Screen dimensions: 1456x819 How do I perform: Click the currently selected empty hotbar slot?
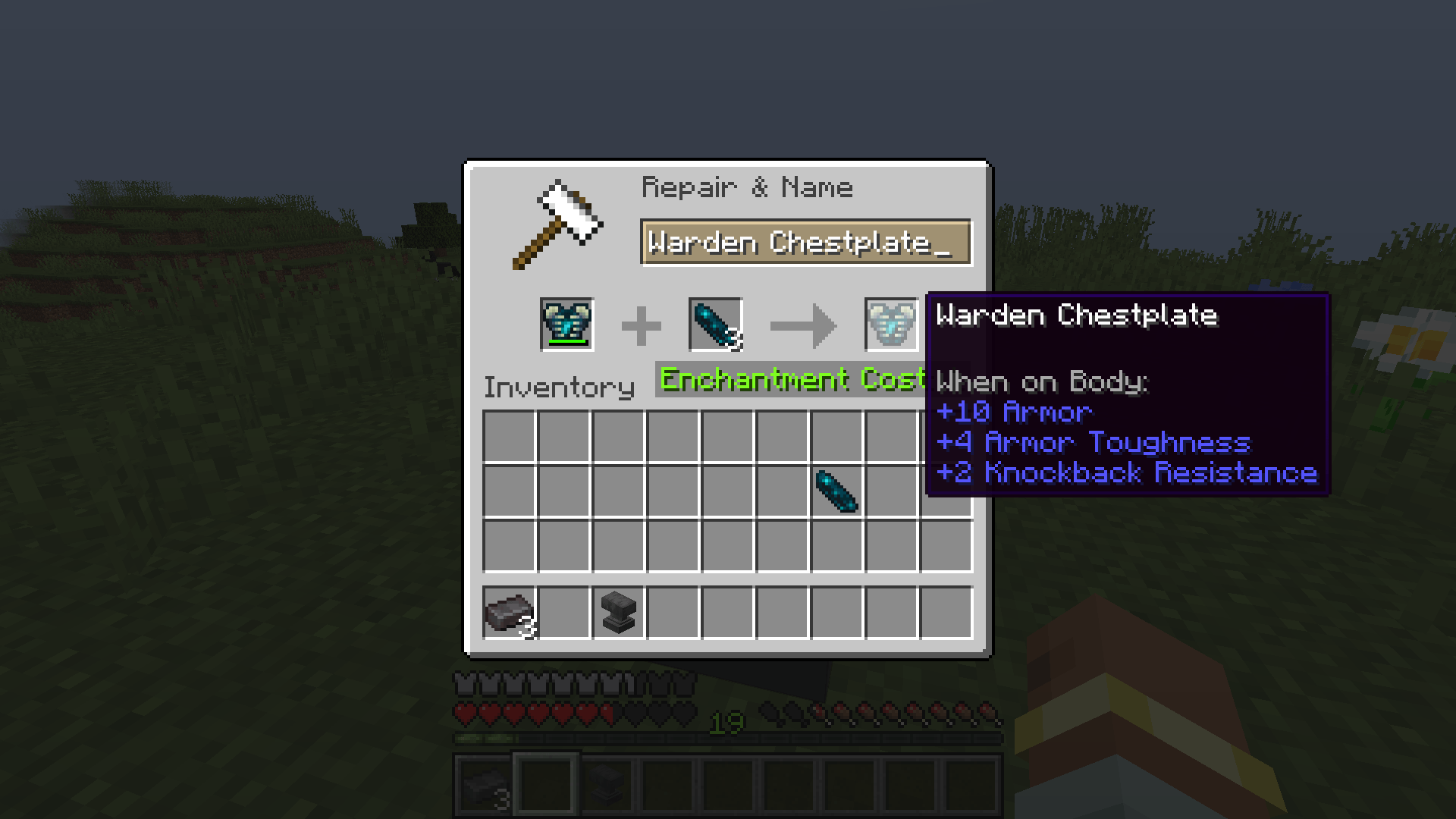click(x=544, y=784)
